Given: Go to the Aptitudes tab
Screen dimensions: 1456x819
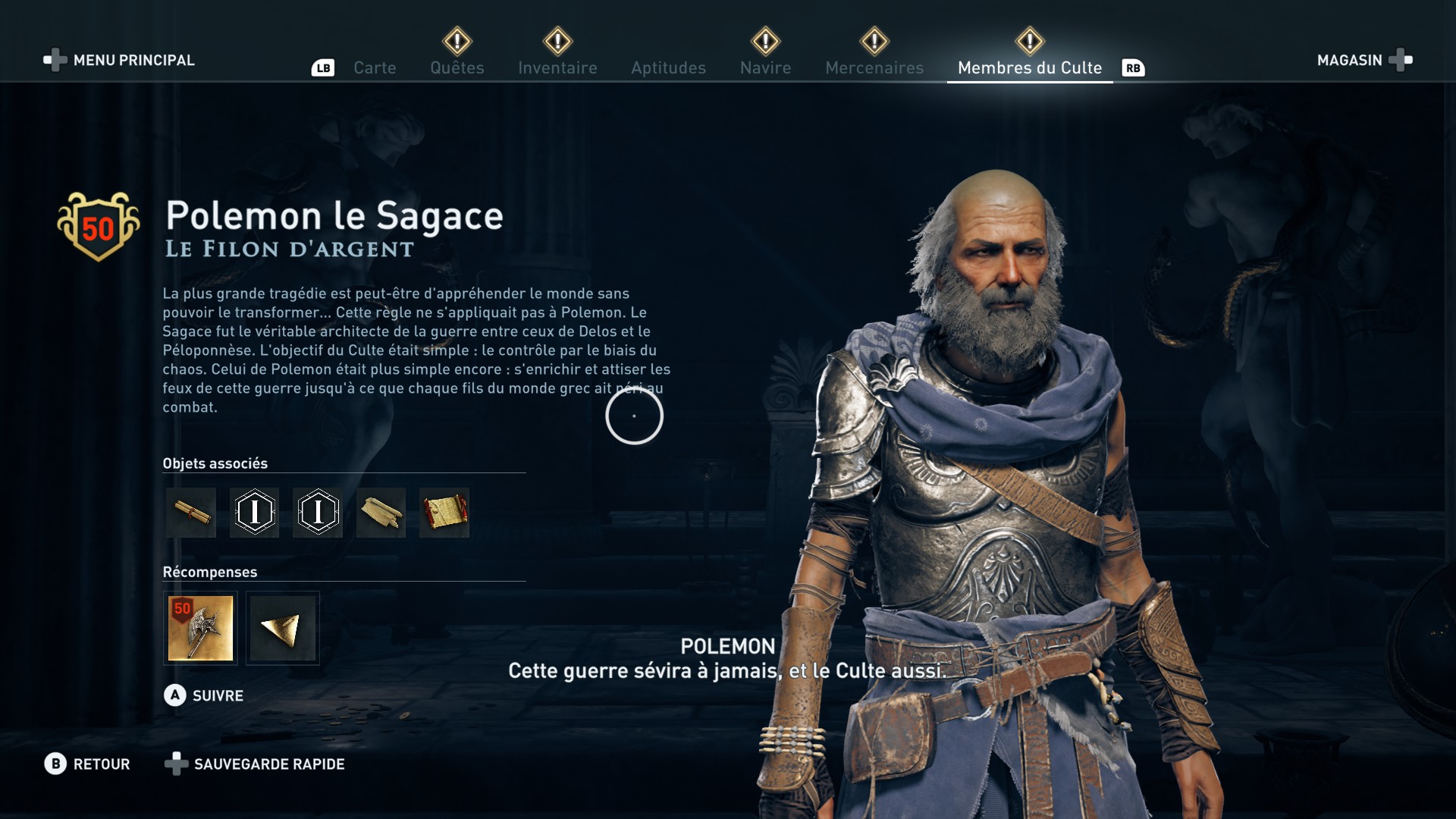Looking at the screenshot, I should (668, 67).
